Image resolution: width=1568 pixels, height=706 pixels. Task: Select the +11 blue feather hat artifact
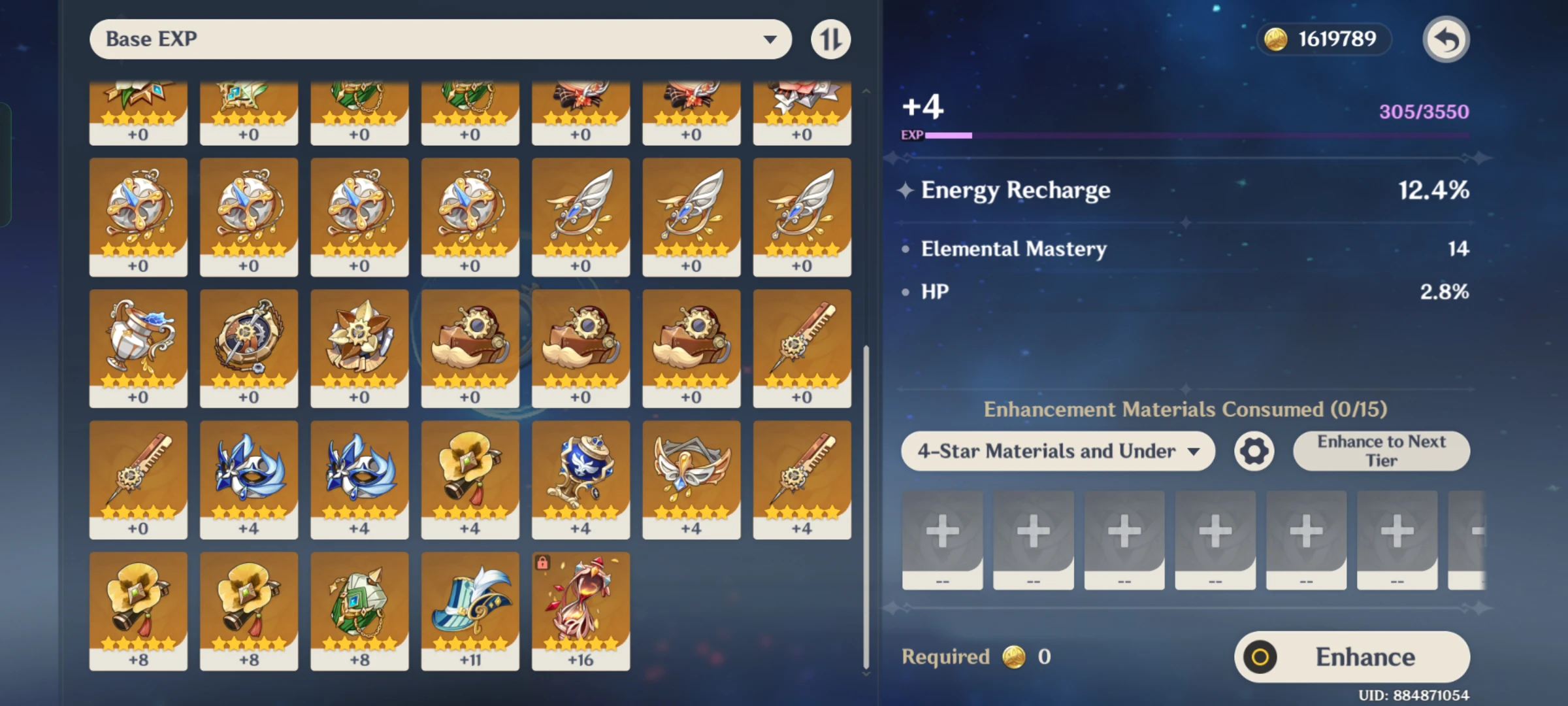click(x=470, y=611)
